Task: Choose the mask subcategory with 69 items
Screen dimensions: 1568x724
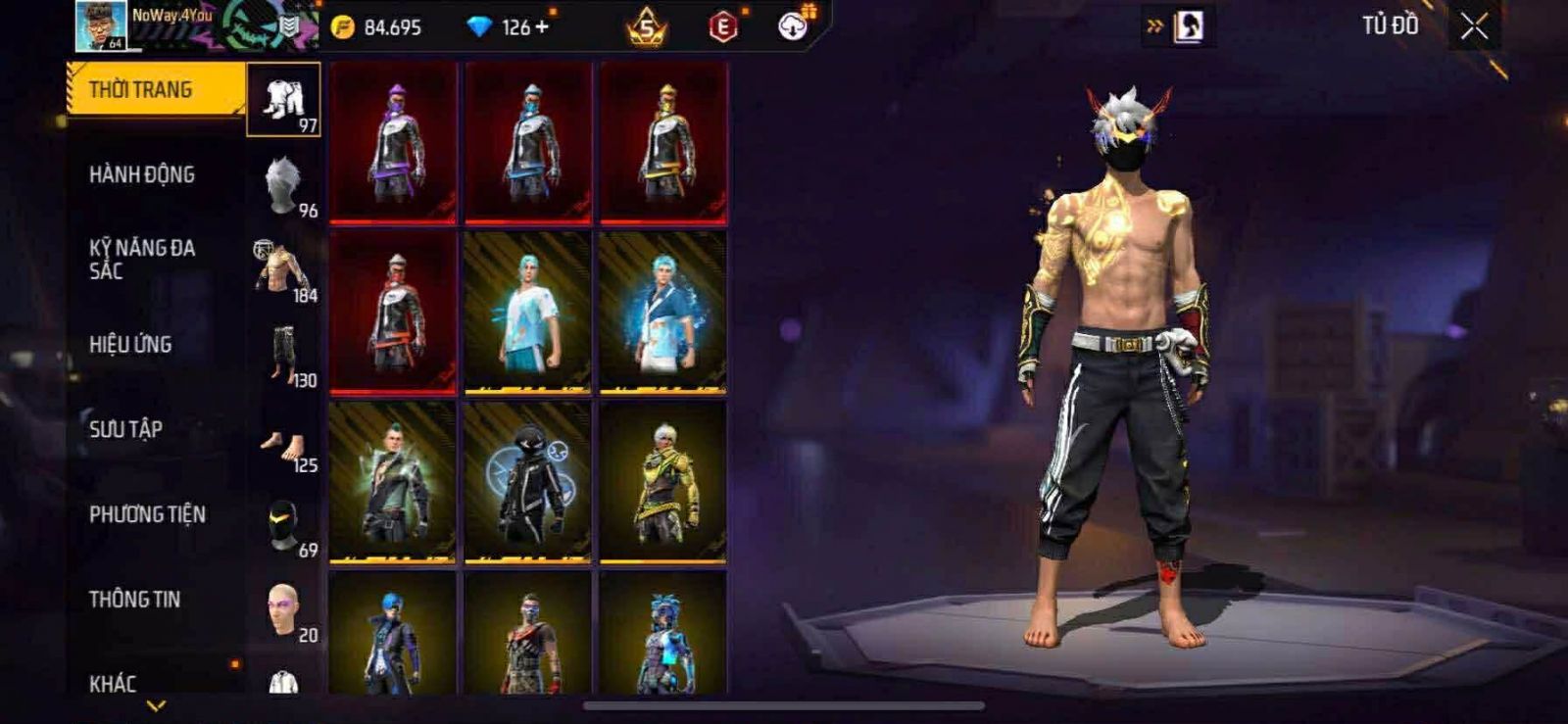Action: [x=283, y=527]
